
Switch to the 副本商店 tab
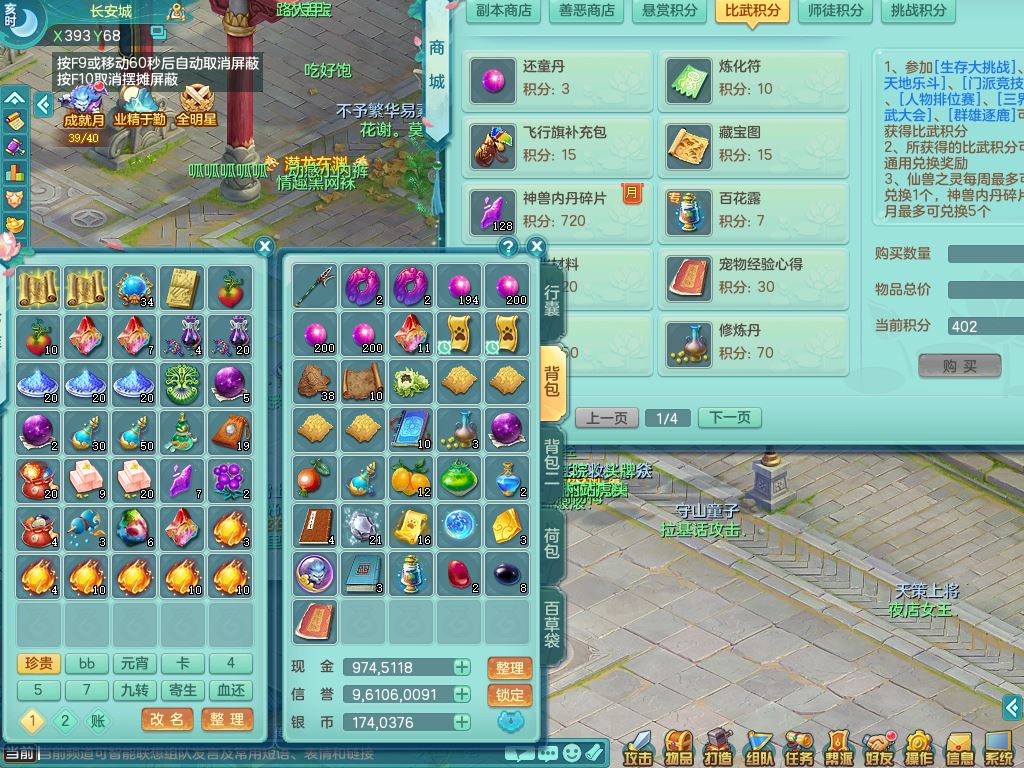pos(503,12)
